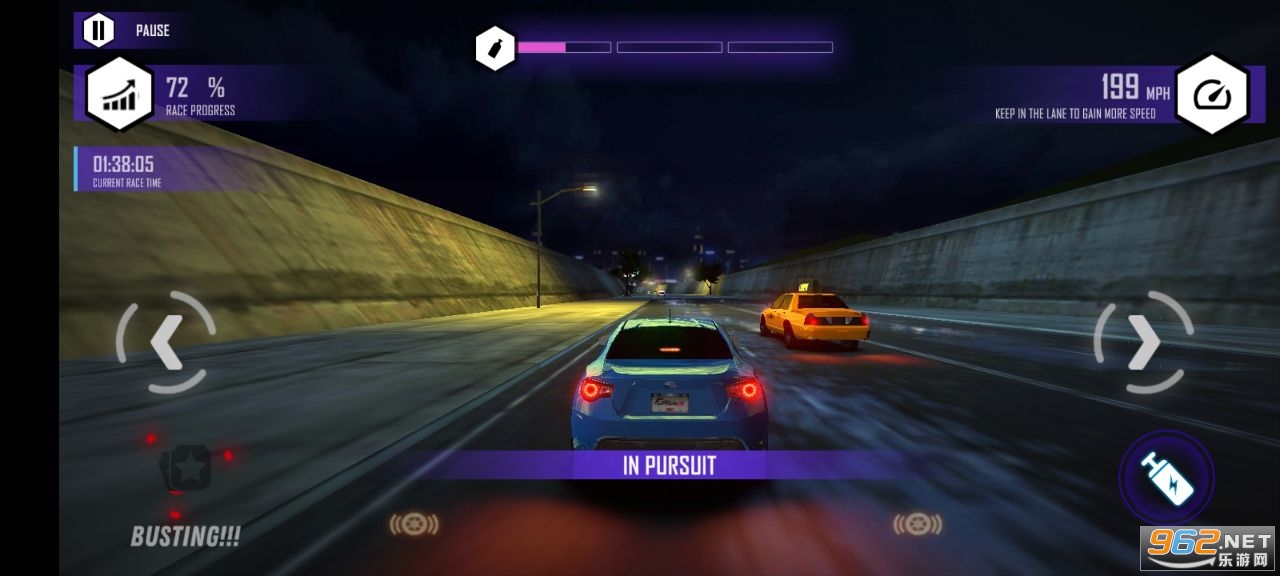The height and width of the screenshot is (576, 1280).
Task: Tap the left brake disc icon
Action: click(414, 524)
